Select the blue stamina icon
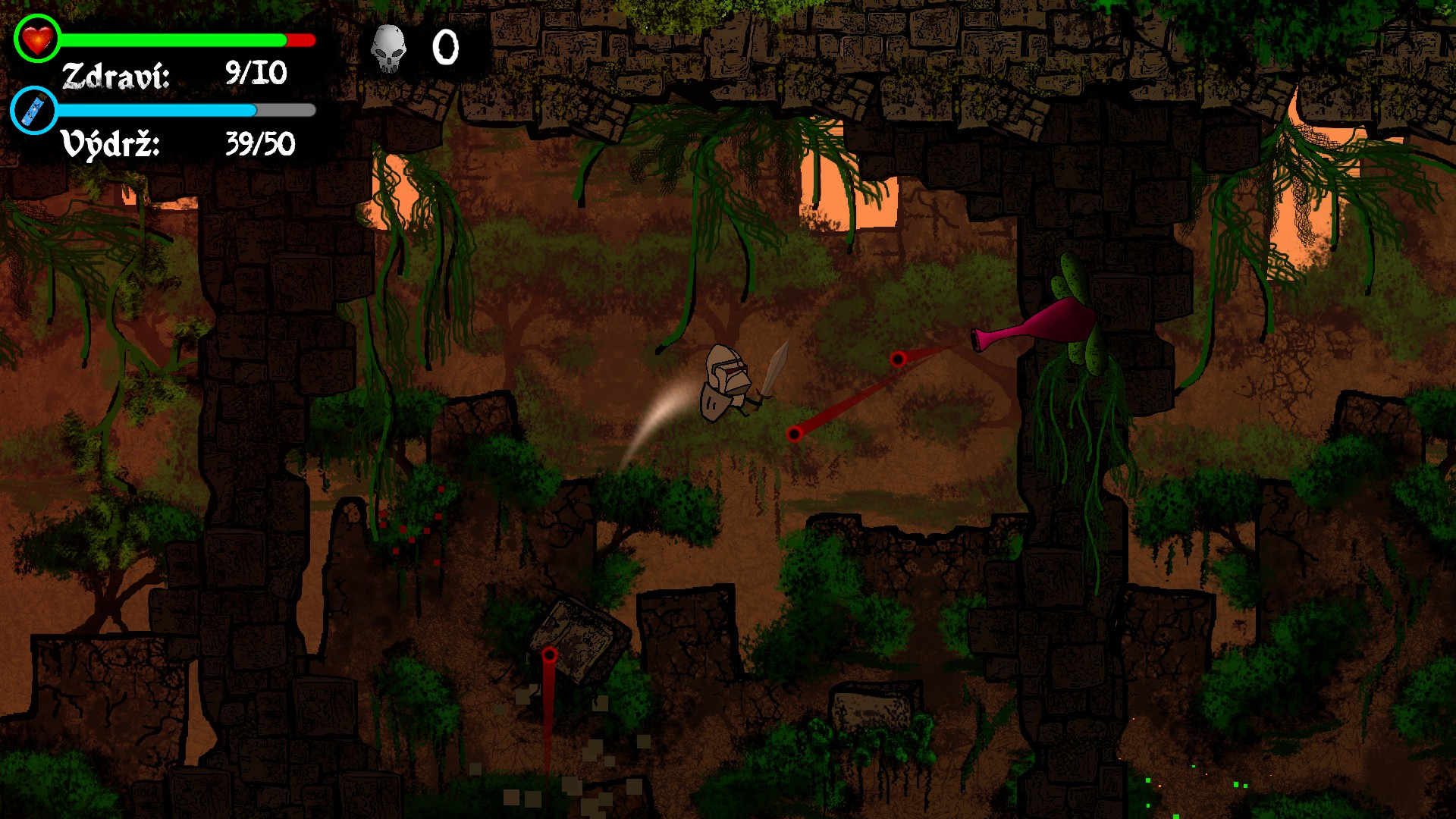This screenshot has height=819, width=1456. tap(35, 111)
